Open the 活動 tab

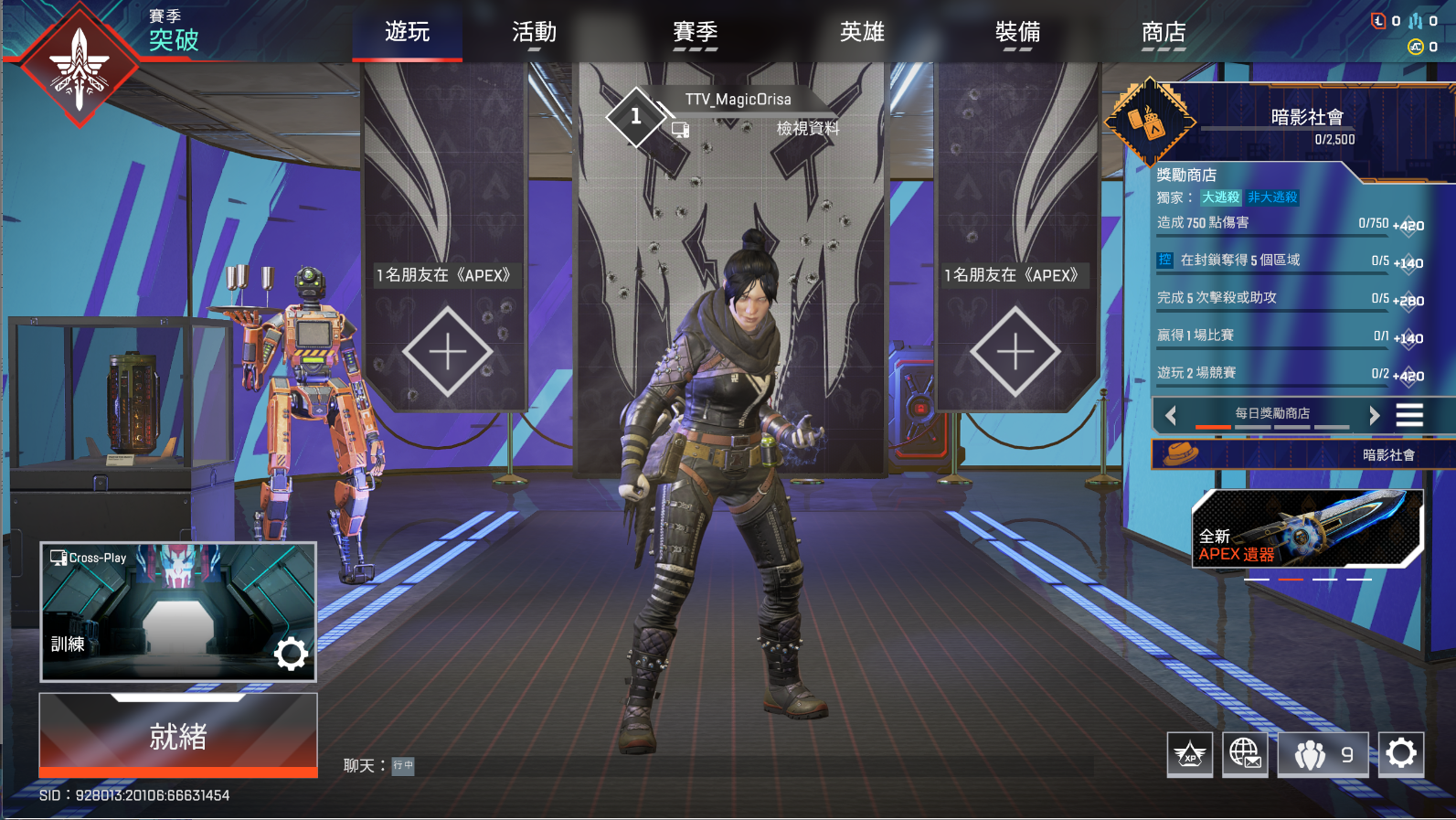tap(534, 33)
